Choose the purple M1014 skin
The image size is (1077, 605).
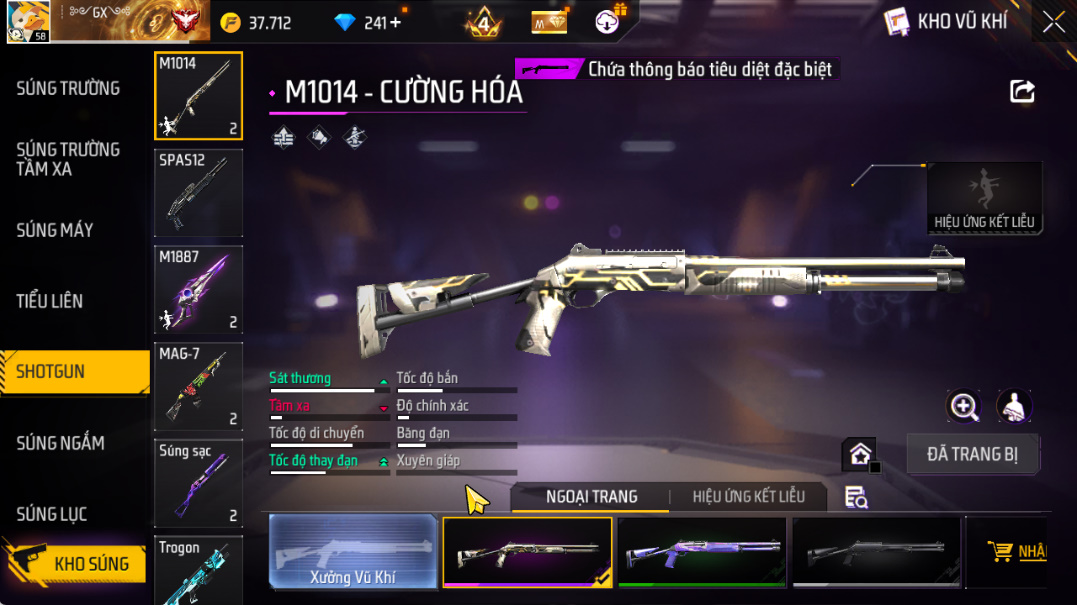[702, 551]
